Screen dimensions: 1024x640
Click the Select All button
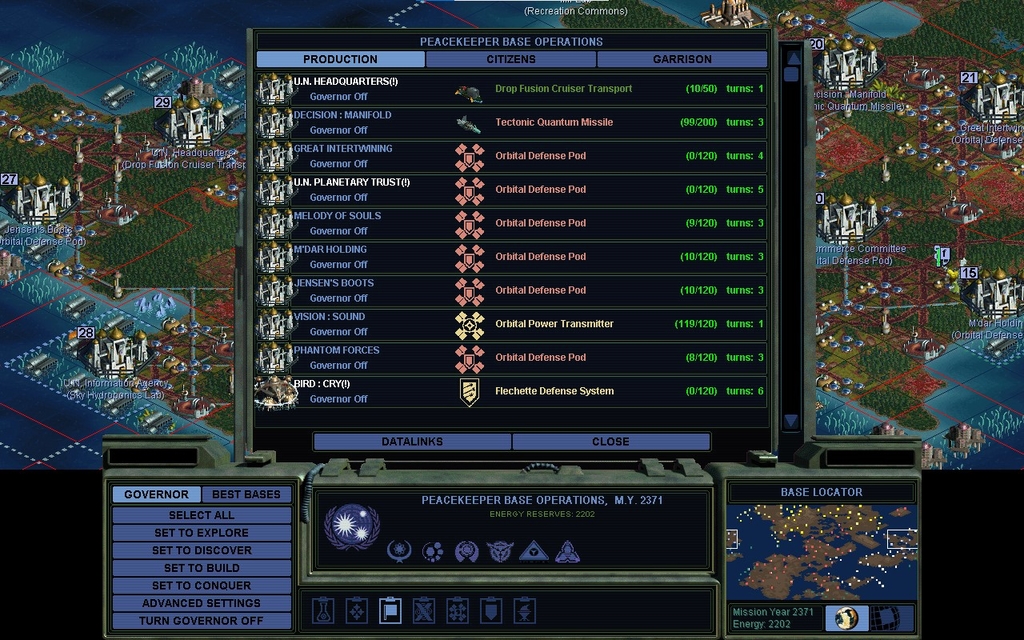201,515
